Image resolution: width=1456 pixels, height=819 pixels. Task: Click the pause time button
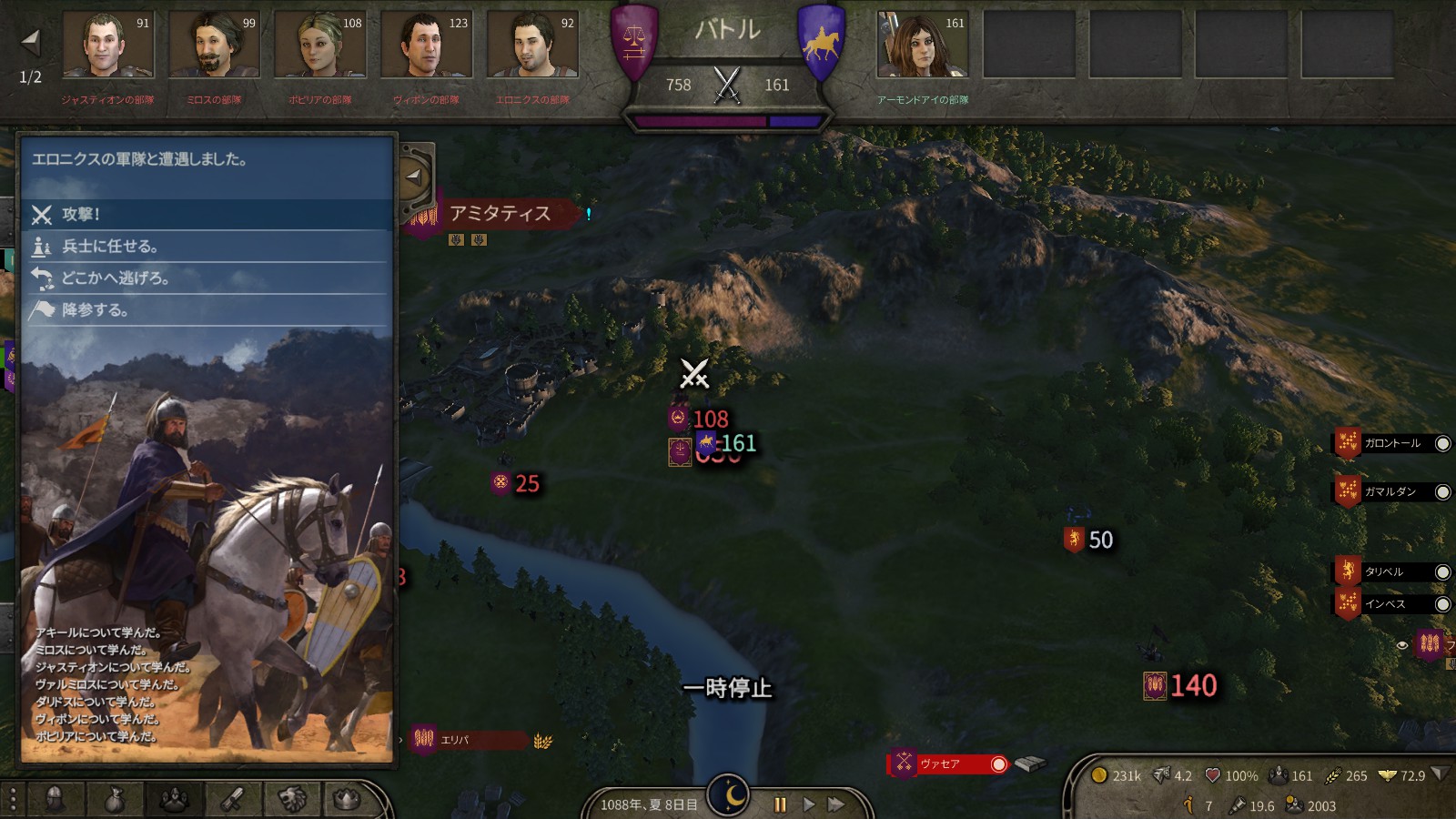(x=780, y=804)
